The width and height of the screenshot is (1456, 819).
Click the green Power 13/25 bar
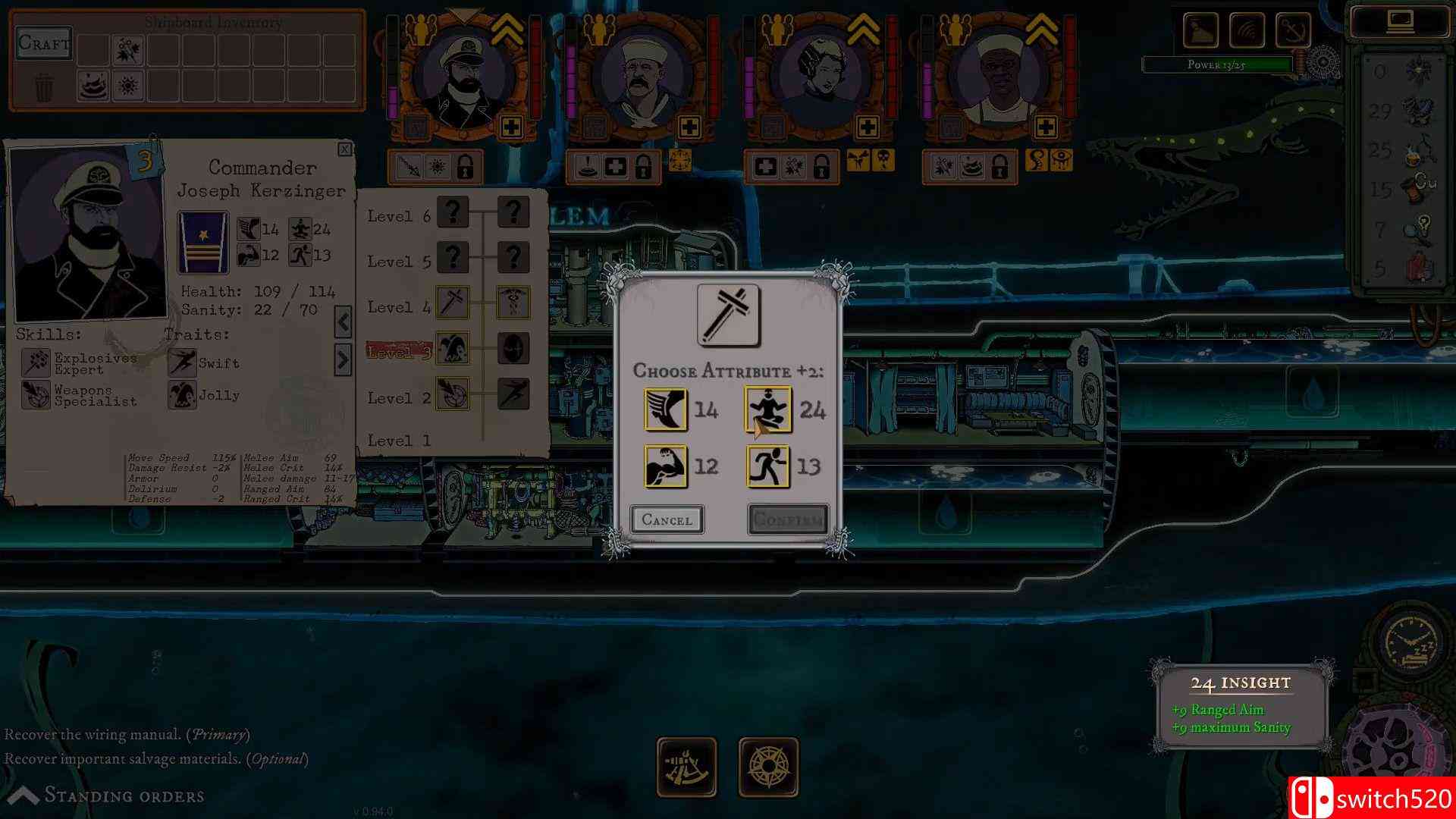pos(1216,64)
